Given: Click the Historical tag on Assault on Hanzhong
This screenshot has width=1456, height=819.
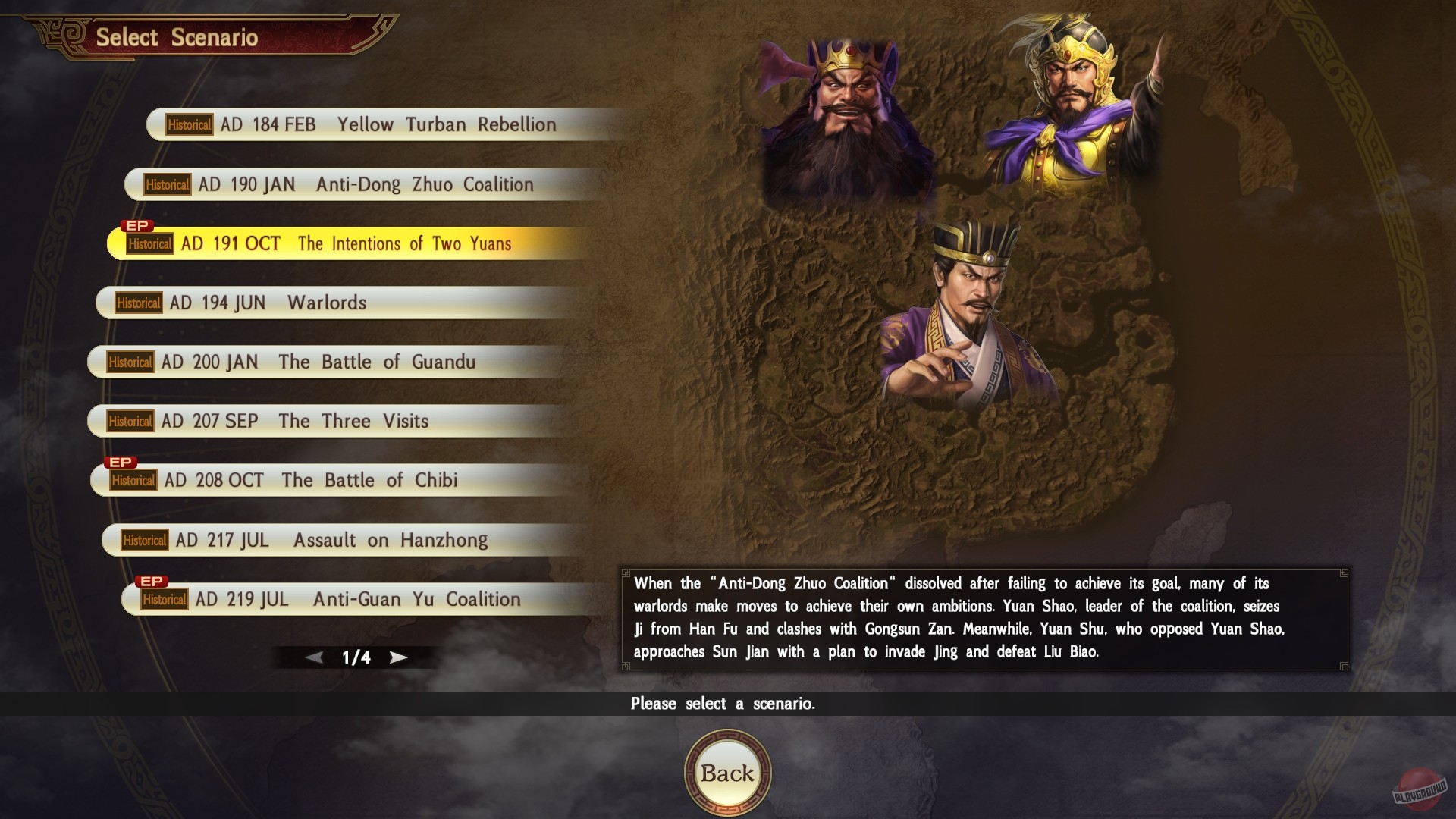Looking at the screenshot, I should (146, 541).
